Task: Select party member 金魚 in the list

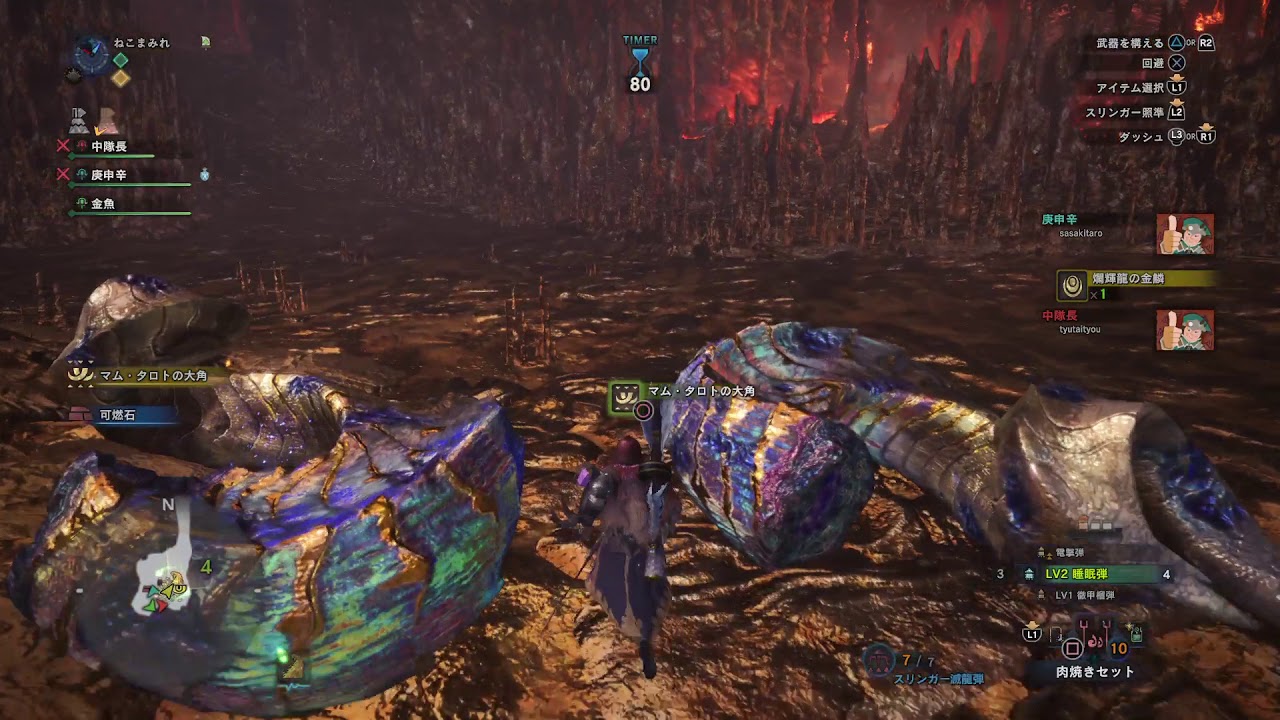Action: click(103, 204)
